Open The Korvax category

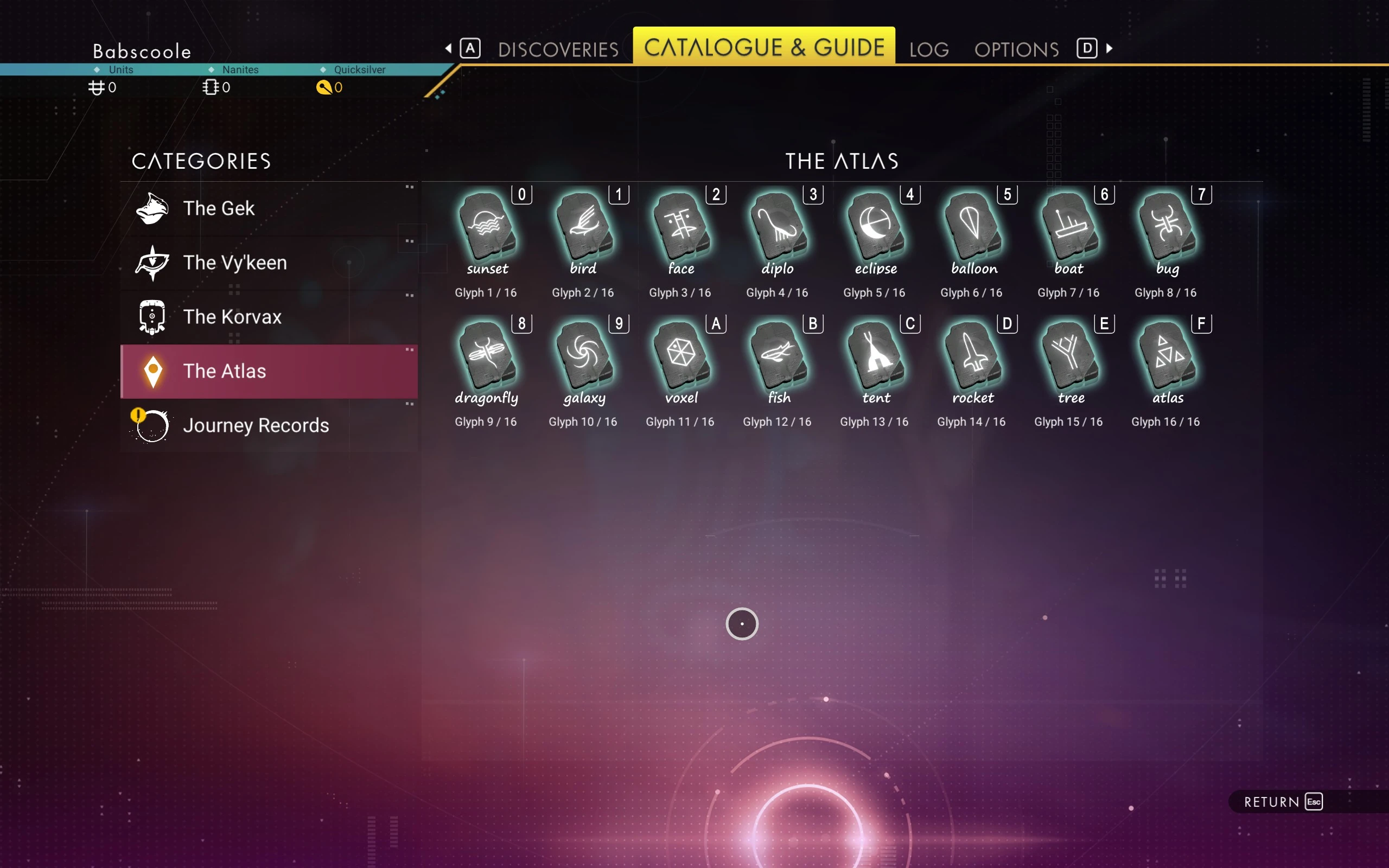269,317
